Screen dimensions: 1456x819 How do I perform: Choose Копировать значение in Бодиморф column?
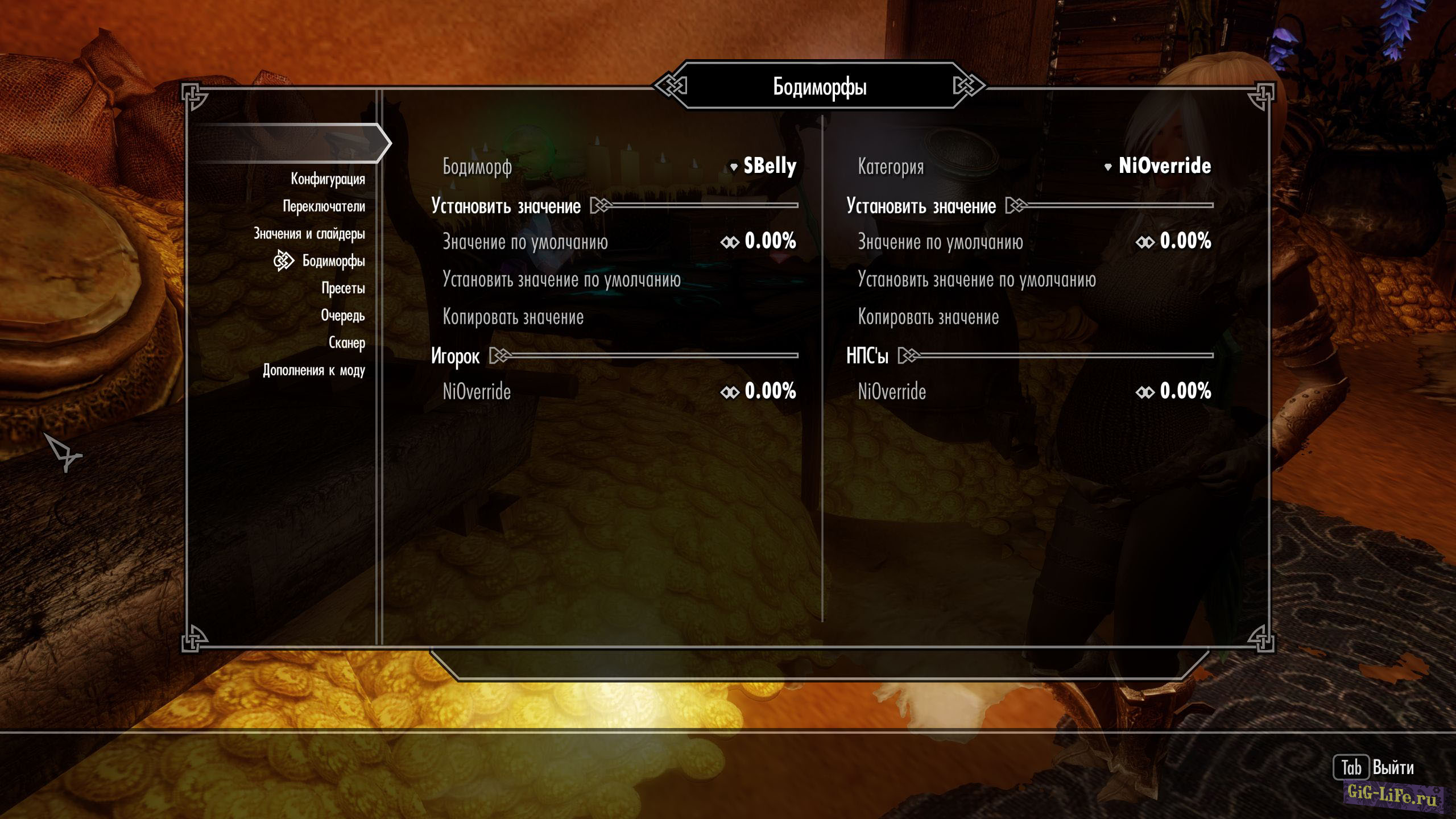(x=513, y=317)
